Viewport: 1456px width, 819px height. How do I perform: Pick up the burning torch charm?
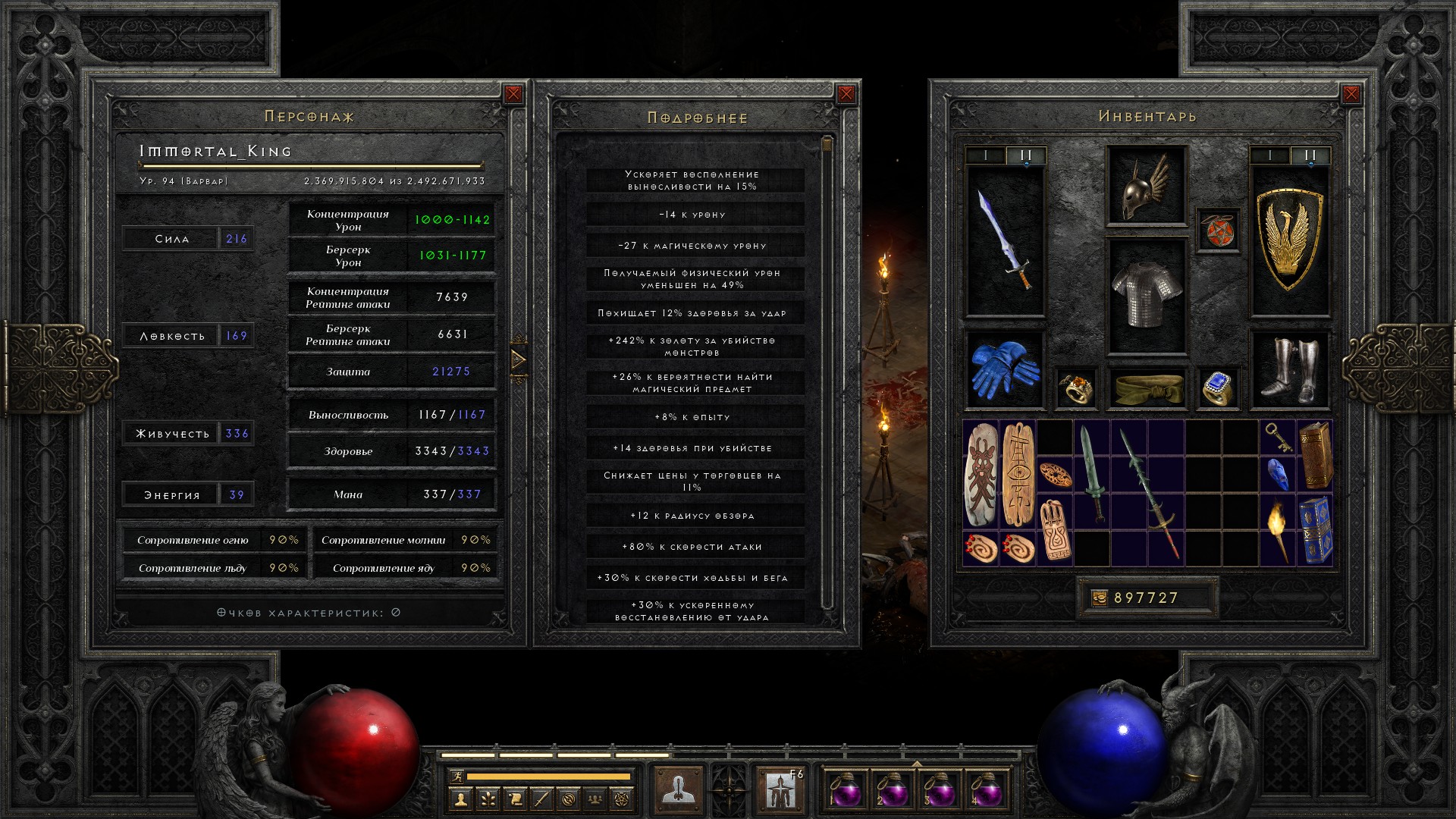[1278, 530]
